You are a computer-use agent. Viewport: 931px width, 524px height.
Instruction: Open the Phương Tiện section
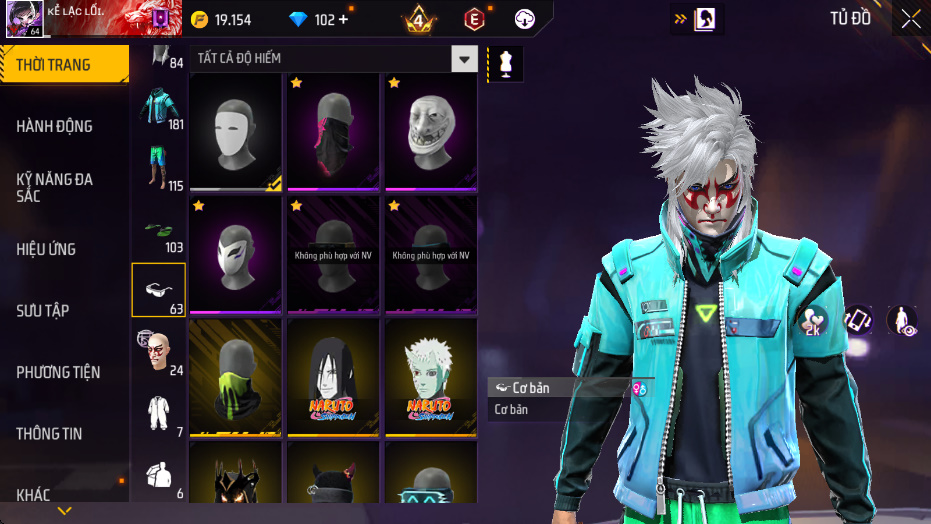click(64, 372)
